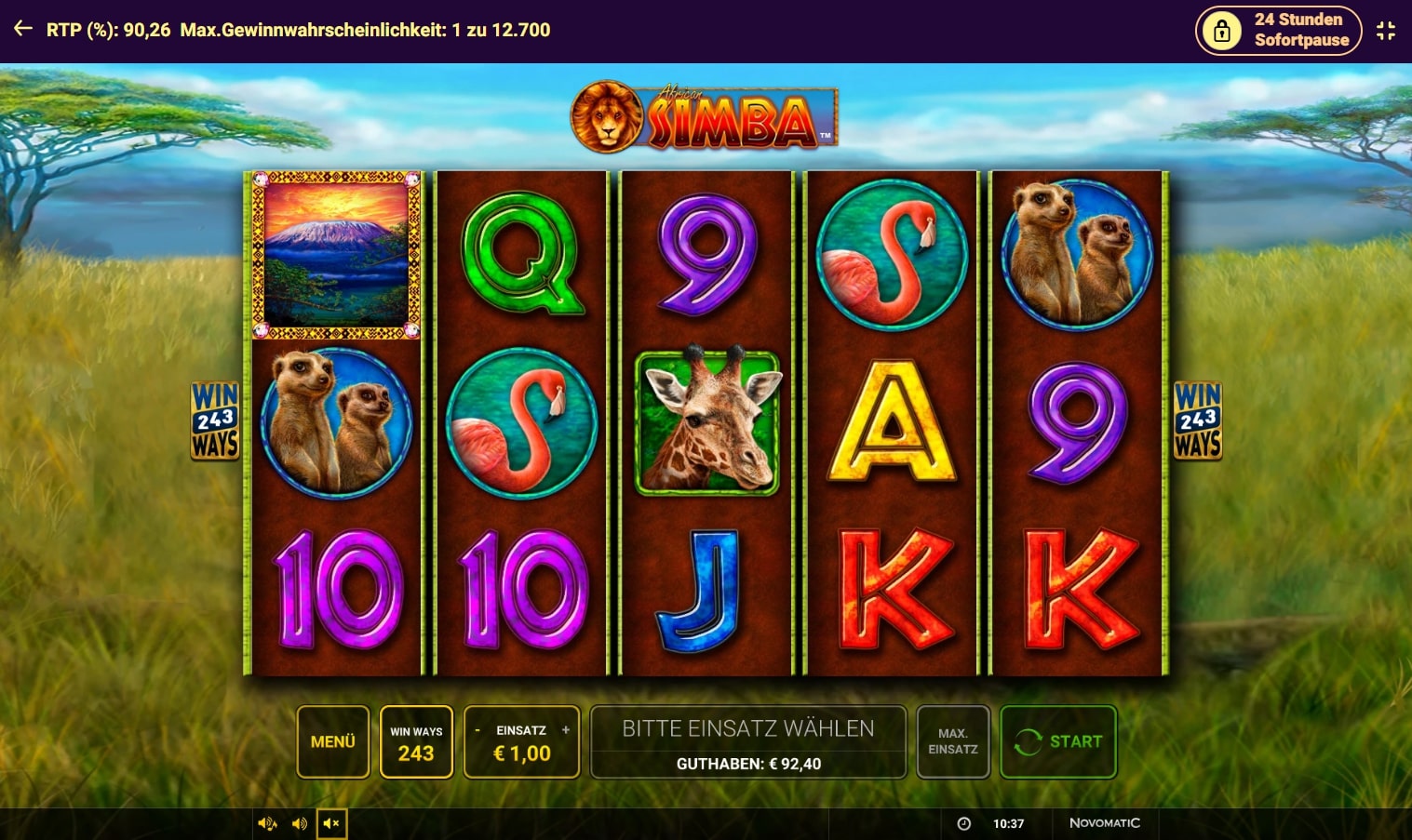
Task: Click the Novomatic logo in the footer
Action: (x=1104, y=823)
